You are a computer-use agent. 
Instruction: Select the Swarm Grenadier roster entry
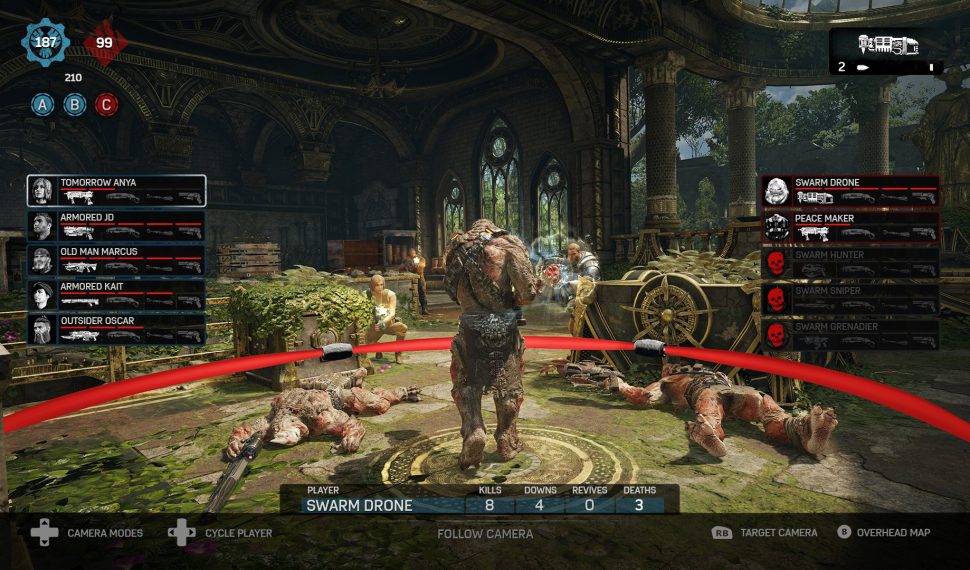click(x=851, y=334)
